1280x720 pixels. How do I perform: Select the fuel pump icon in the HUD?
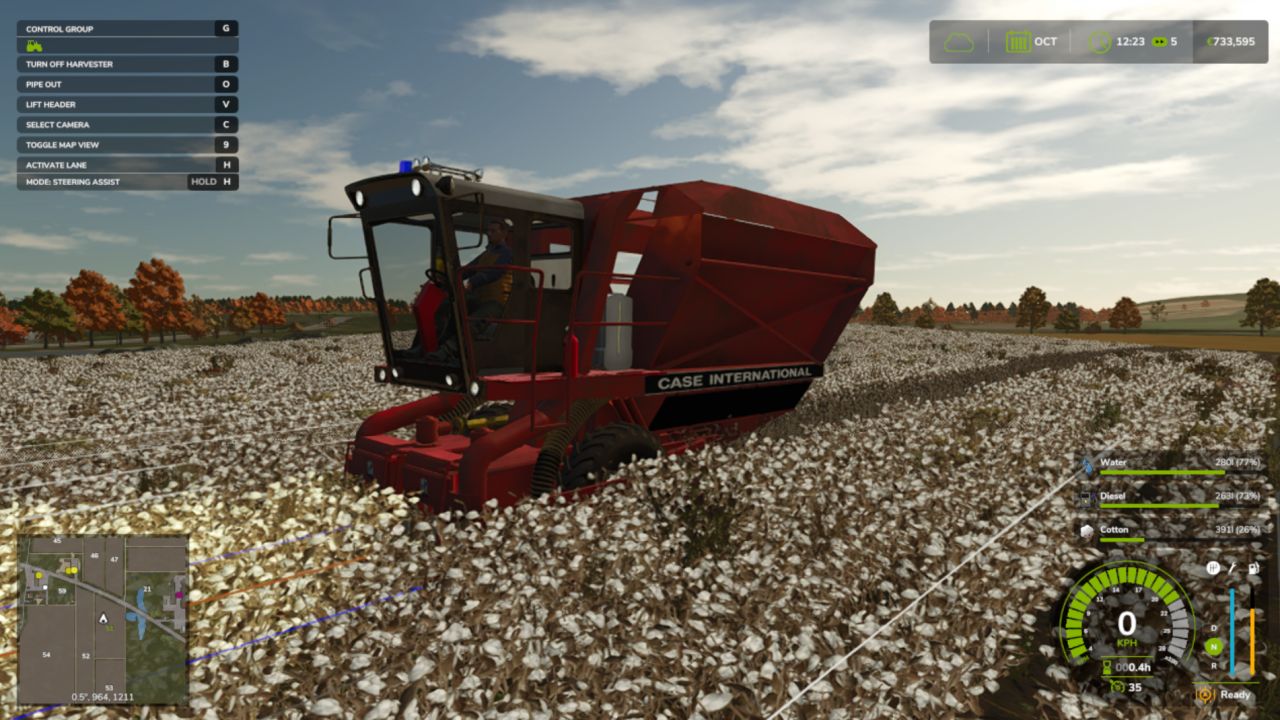1252,569
